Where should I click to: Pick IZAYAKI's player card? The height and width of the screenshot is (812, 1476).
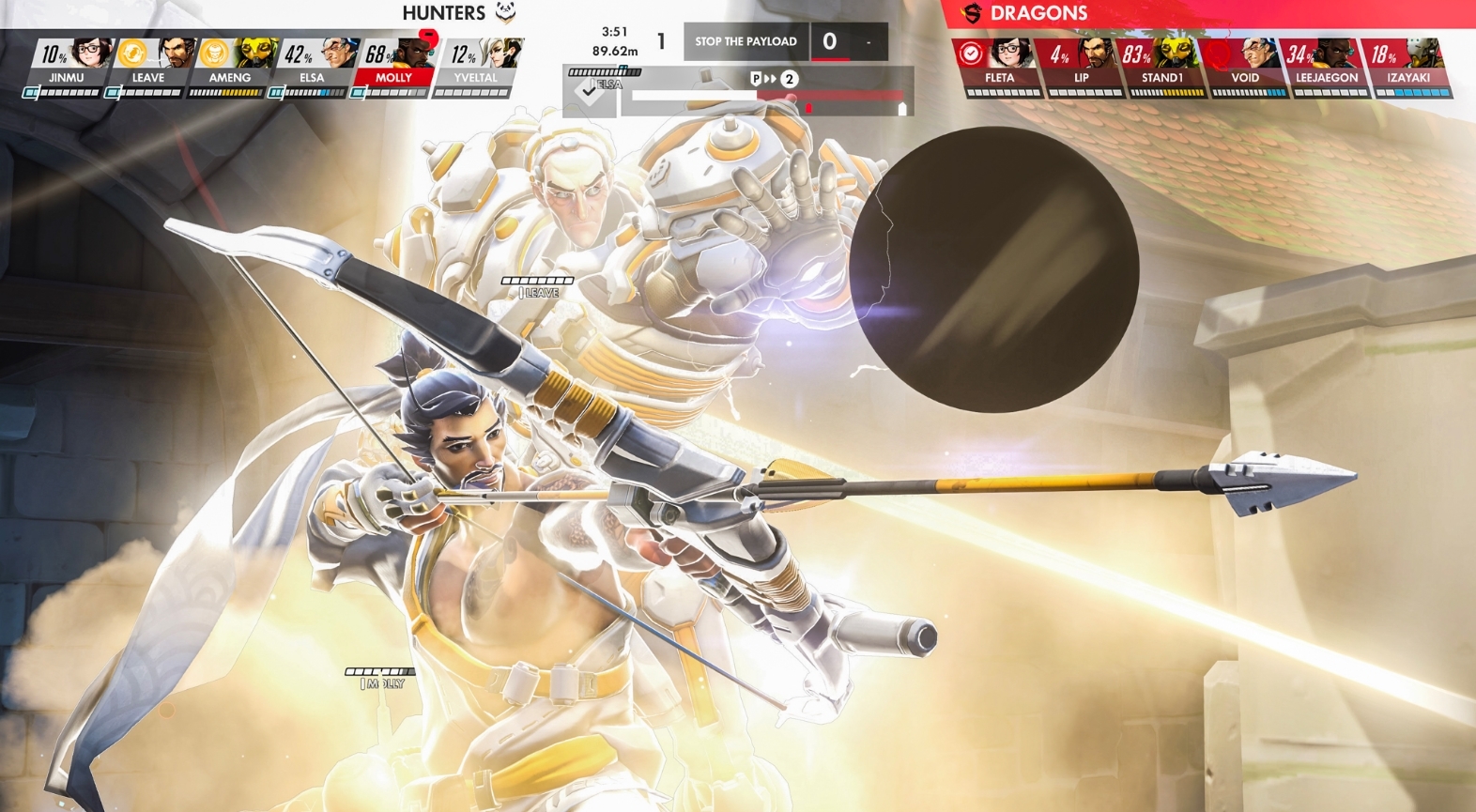pyautogui.click(x=1408, y=67)
